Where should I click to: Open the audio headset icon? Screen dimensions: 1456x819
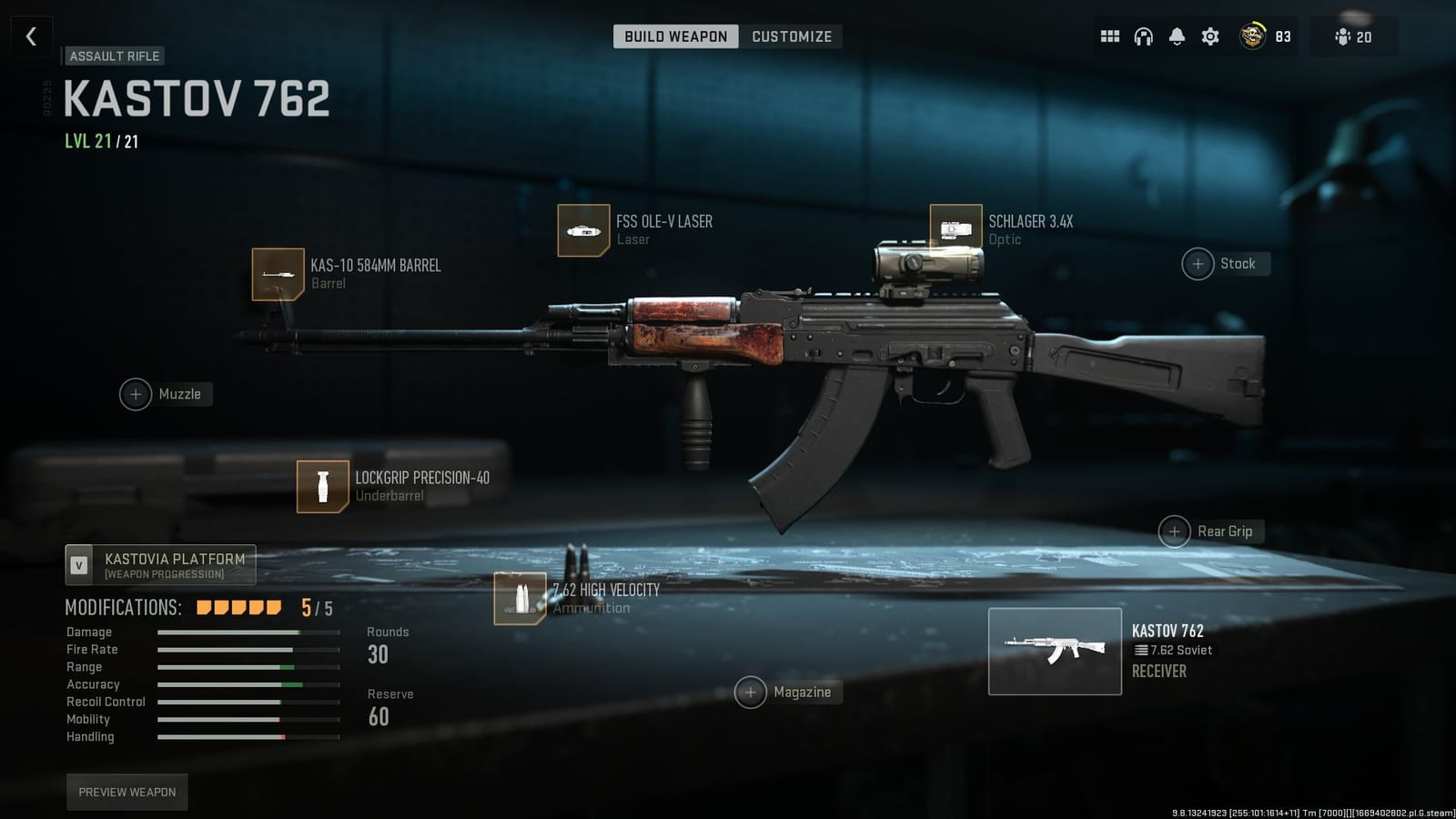pos(1144,36)
